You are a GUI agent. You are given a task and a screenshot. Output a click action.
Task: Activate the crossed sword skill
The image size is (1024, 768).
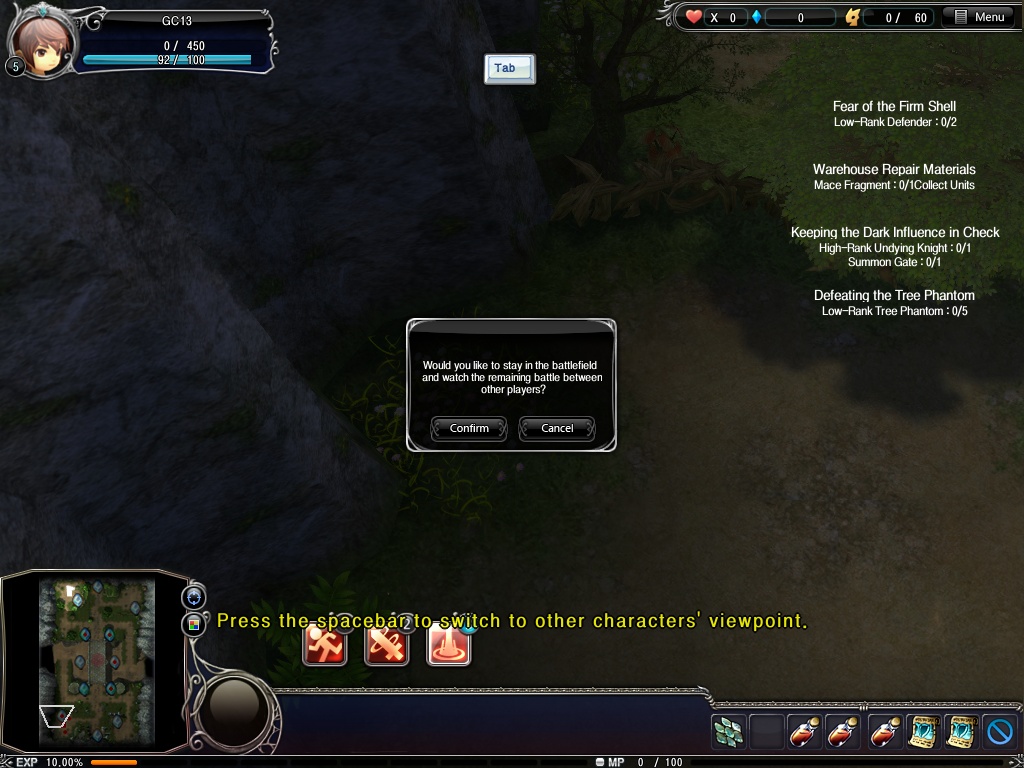click(387, 643)
